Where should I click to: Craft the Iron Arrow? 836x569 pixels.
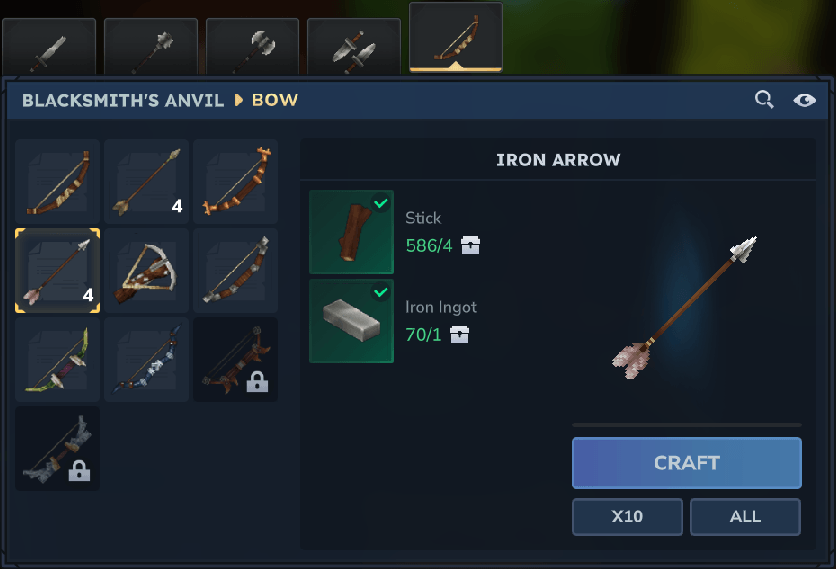tap(686, 463)
